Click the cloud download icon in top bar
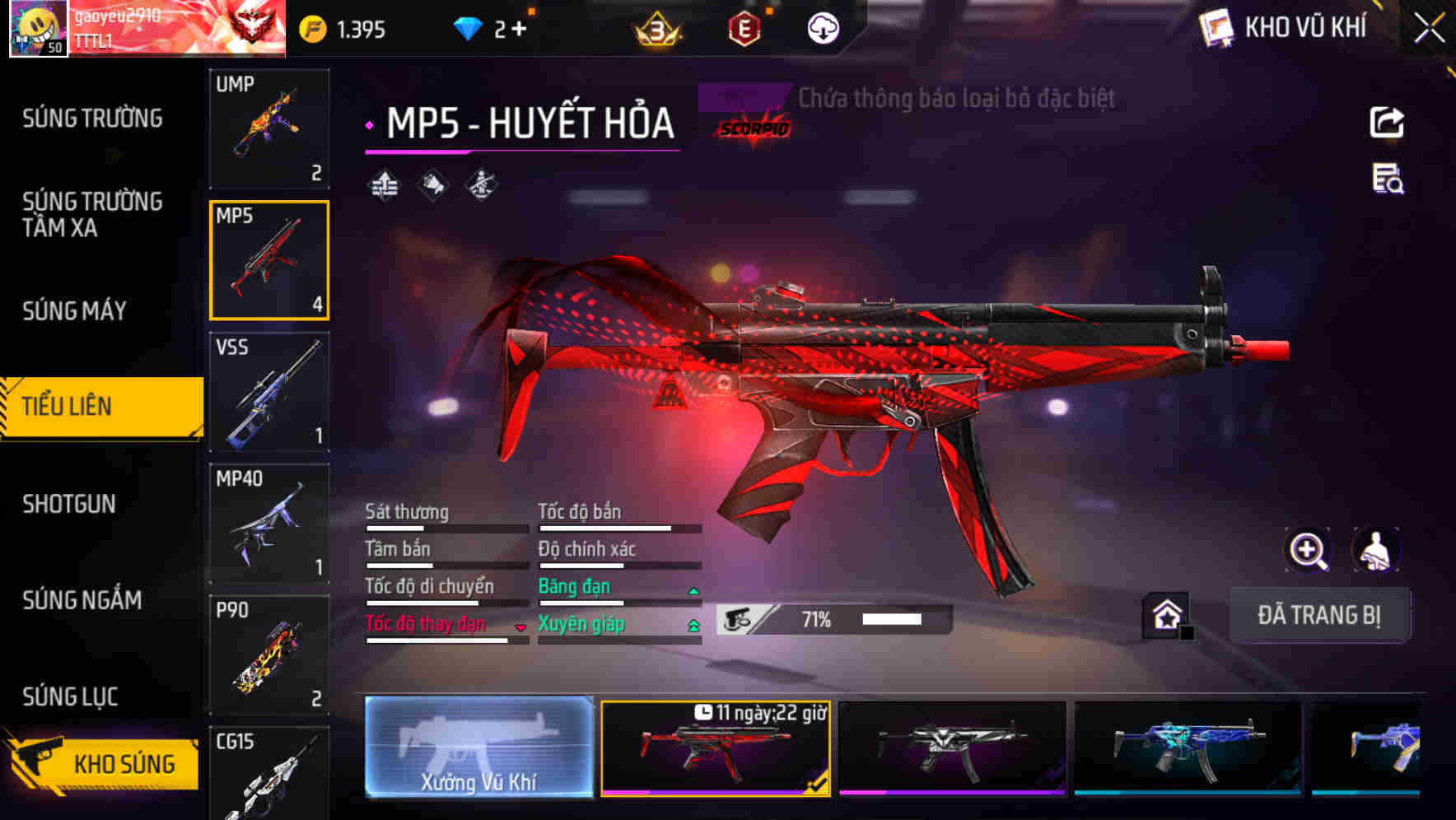This screenshot has width=1456, height=820. point(823,27)
